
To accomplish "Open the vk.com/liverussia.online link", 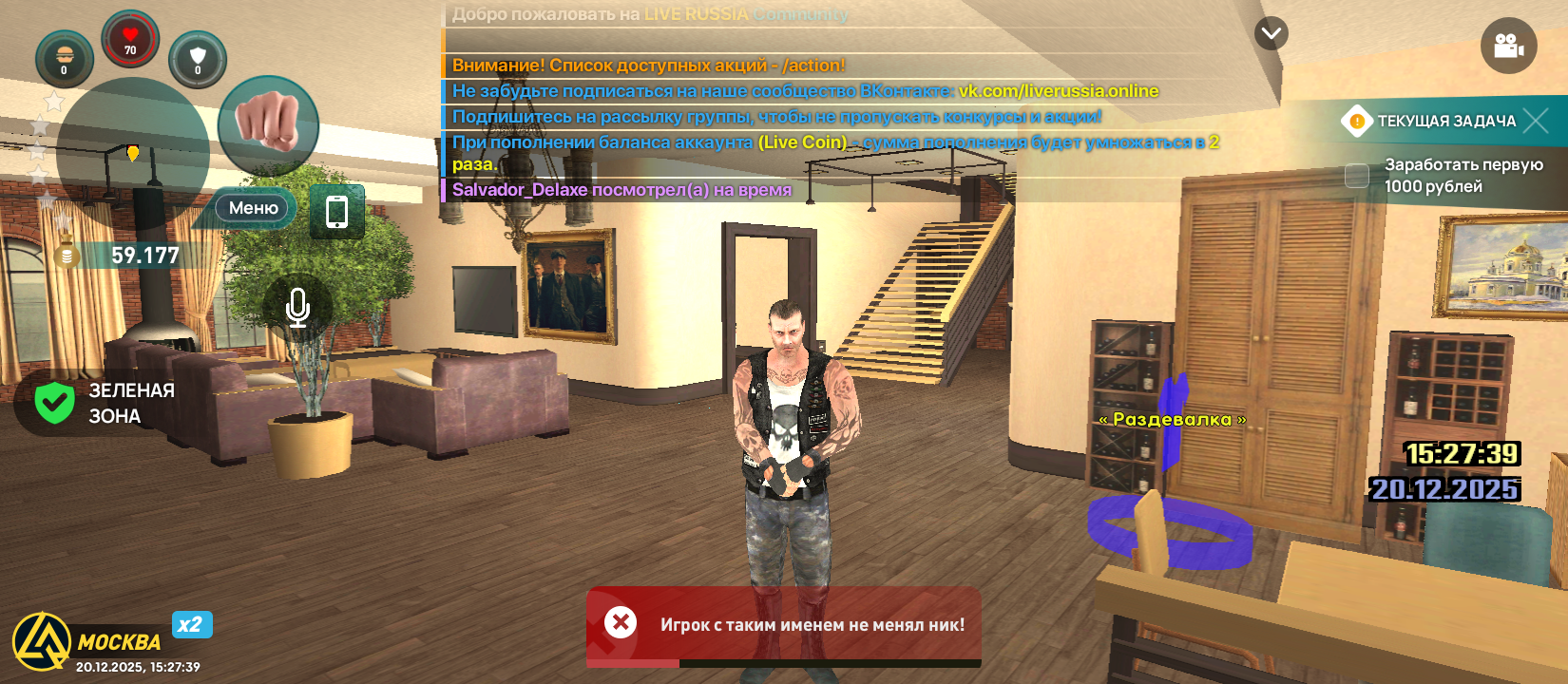I will [x=1058, y=93].
